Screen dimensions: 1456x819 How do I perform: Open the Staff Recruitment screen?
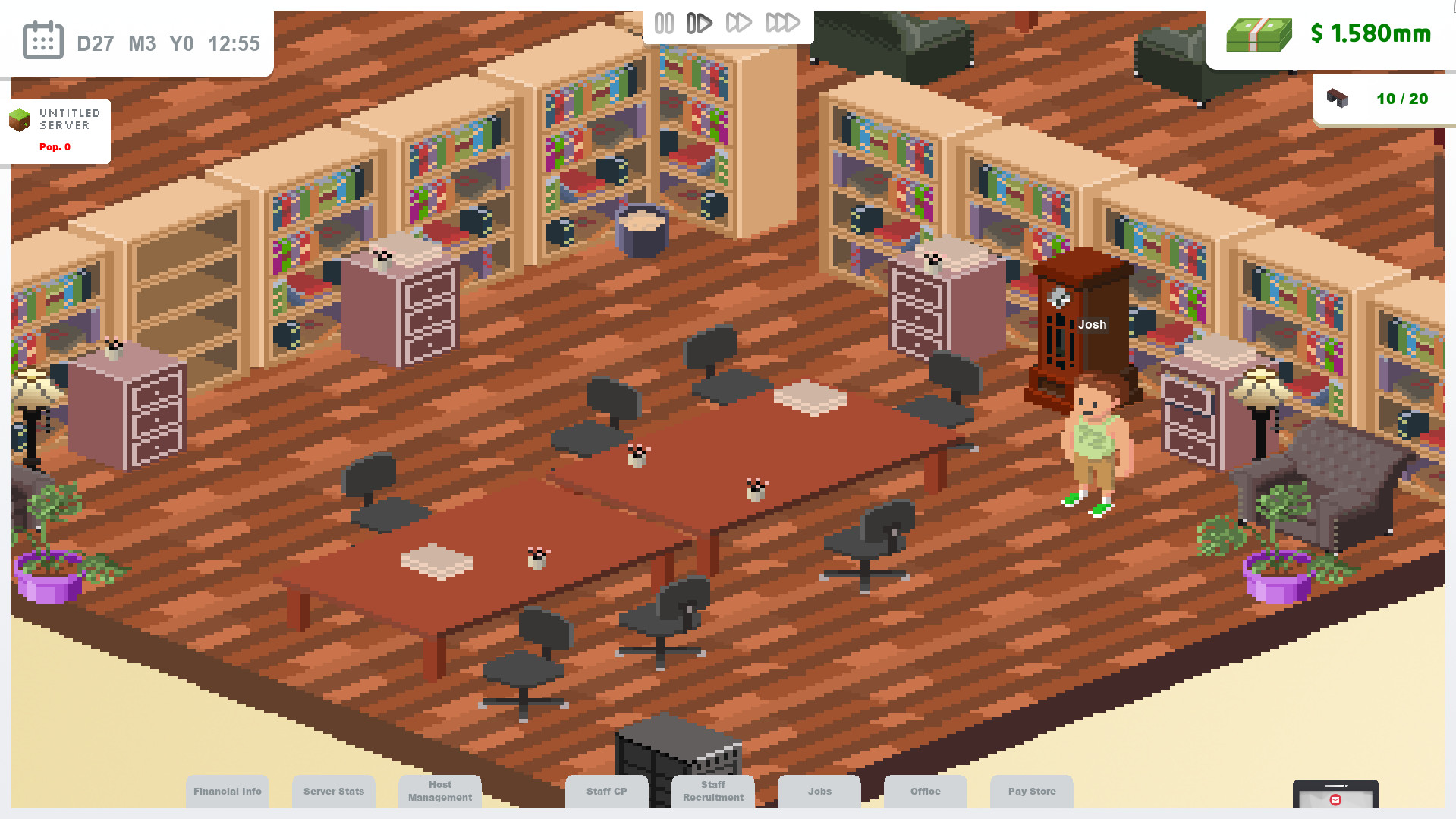point(712,792)
